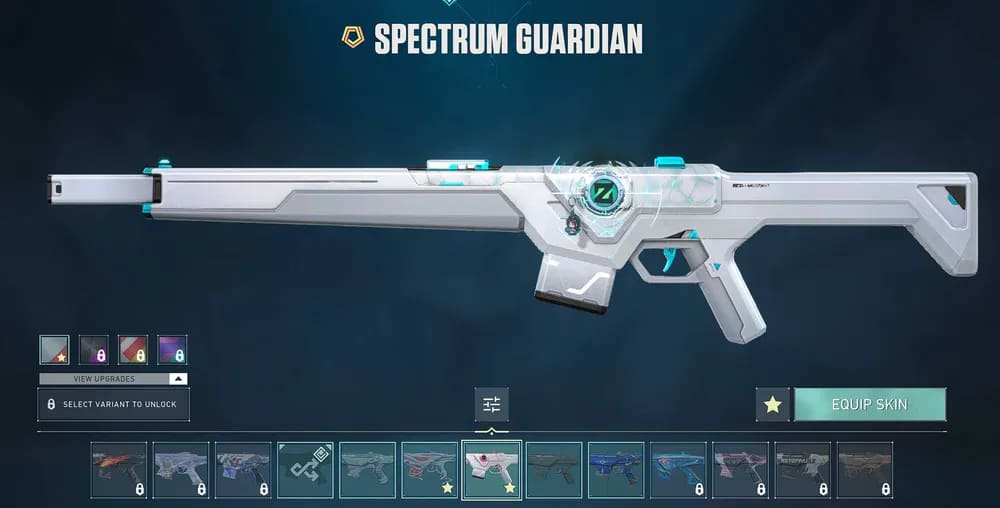Open the filter sliders button
The image size is (1000, 508).
(x=491, y=404)
